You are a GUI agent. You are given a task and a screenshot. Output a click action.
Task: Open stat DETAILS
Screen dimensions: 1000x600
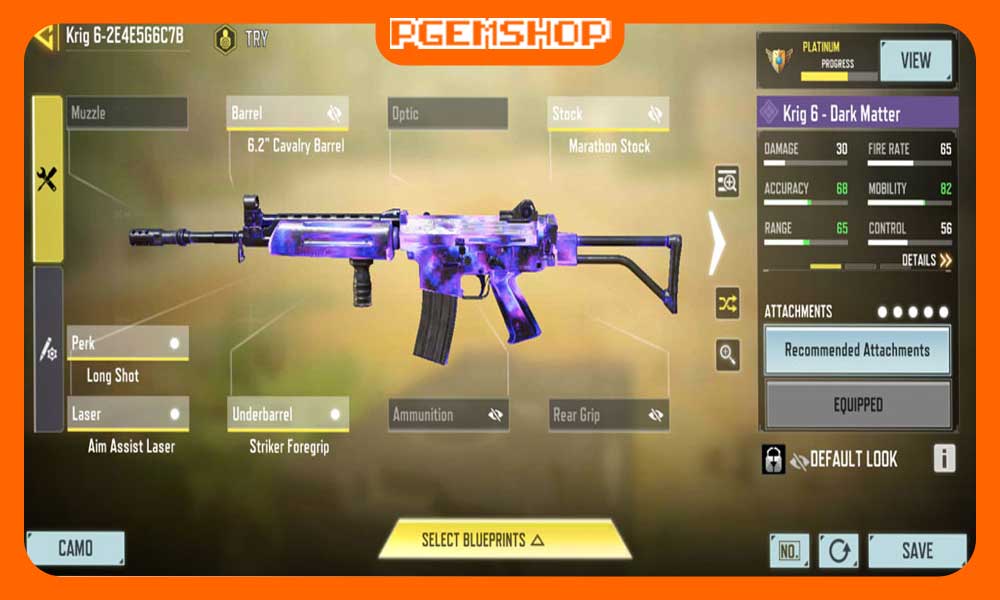(926, 260)
